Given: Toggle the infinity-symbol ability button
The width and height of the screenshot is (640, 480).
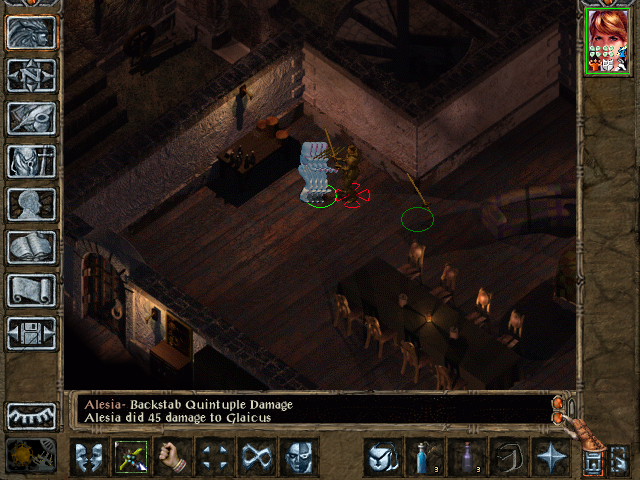Looking at the screenshot, I should (257, 458).
